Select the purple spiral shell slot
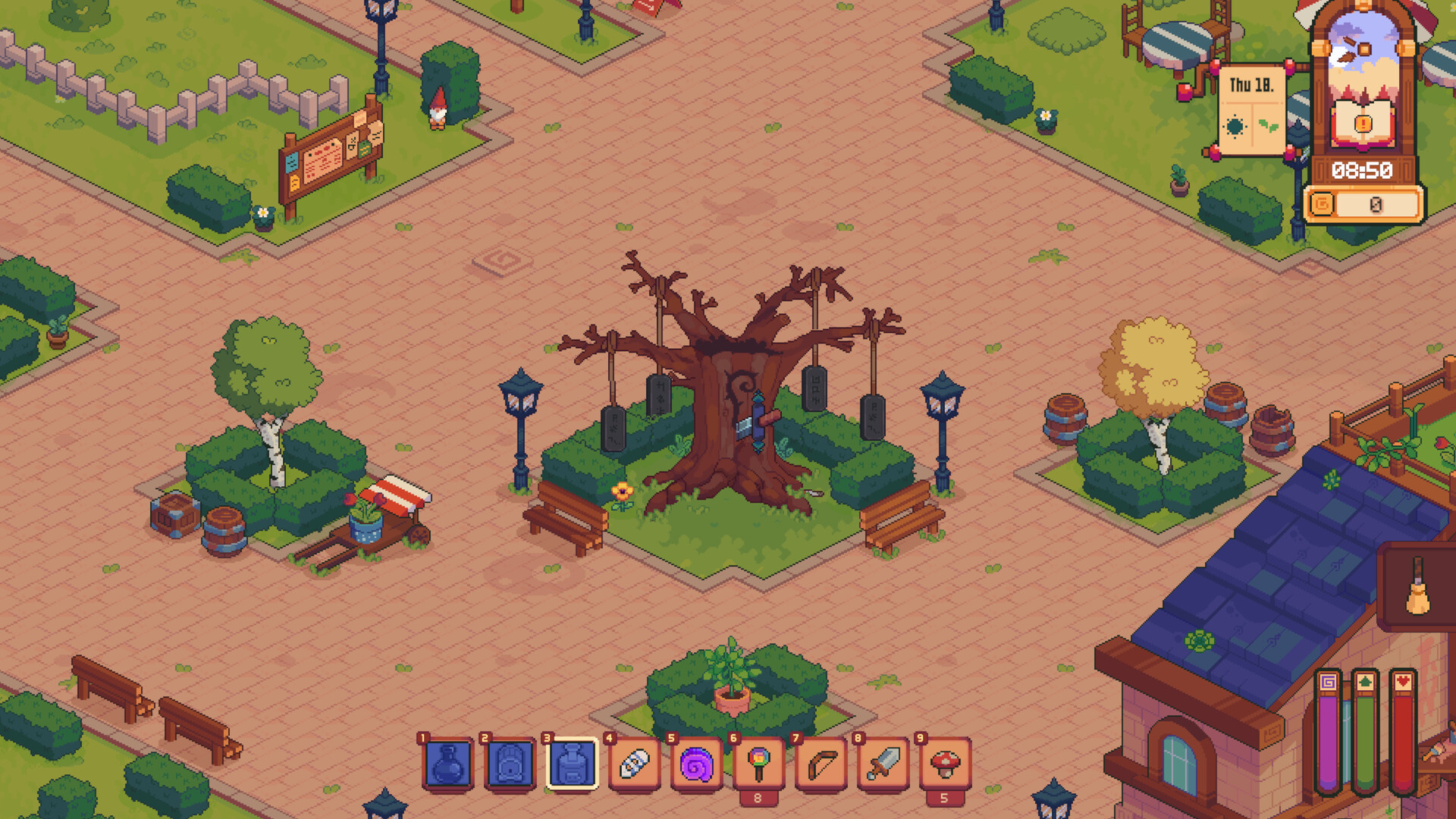This screenshot has height=819, width=1456. (696, 764)
